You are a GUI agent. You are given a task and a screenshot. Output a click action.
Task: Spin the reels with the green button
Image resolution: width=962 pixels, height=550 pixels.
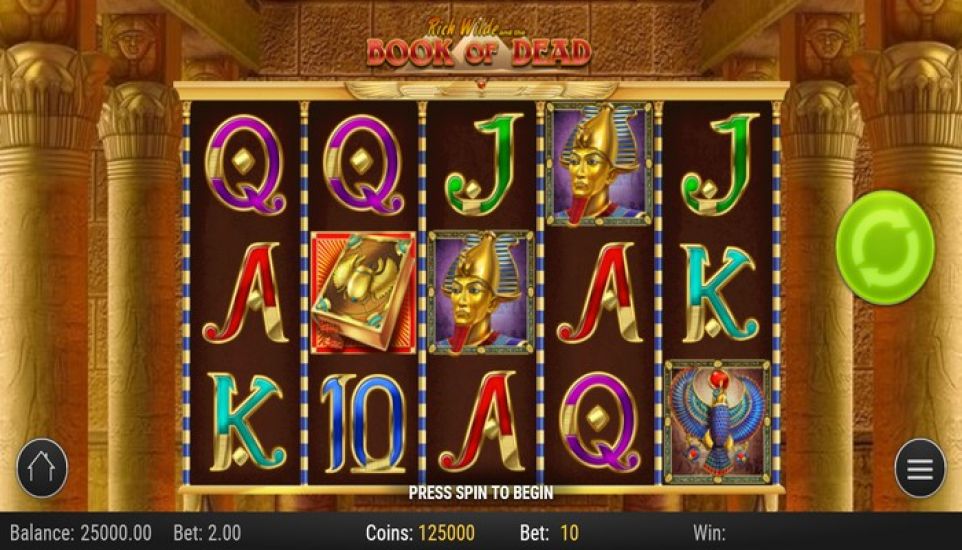[884, 244]
